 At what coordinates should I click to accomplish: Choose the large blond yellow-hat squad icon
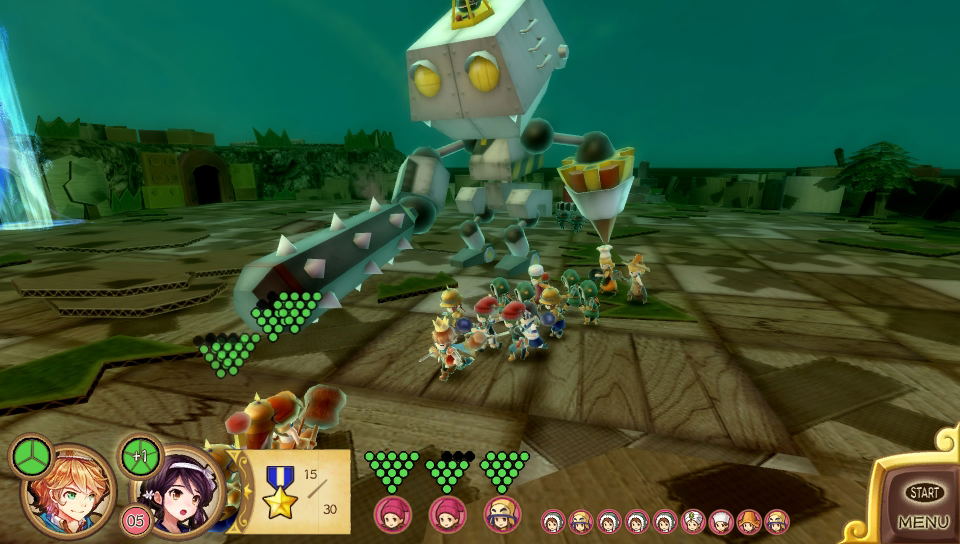click(502, 515)
